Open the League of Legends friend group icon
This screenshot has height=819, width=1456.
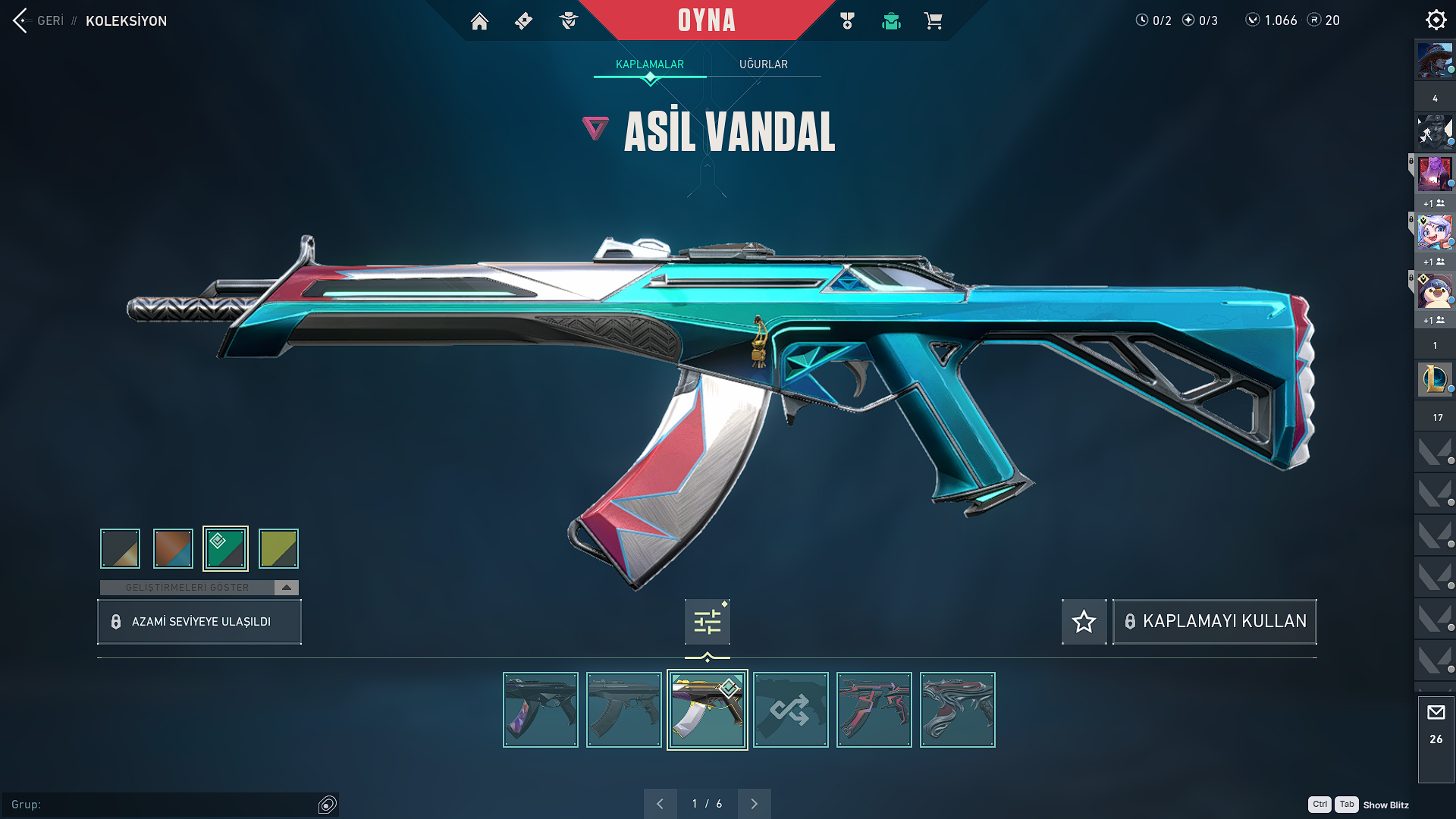coord(1434,378)
